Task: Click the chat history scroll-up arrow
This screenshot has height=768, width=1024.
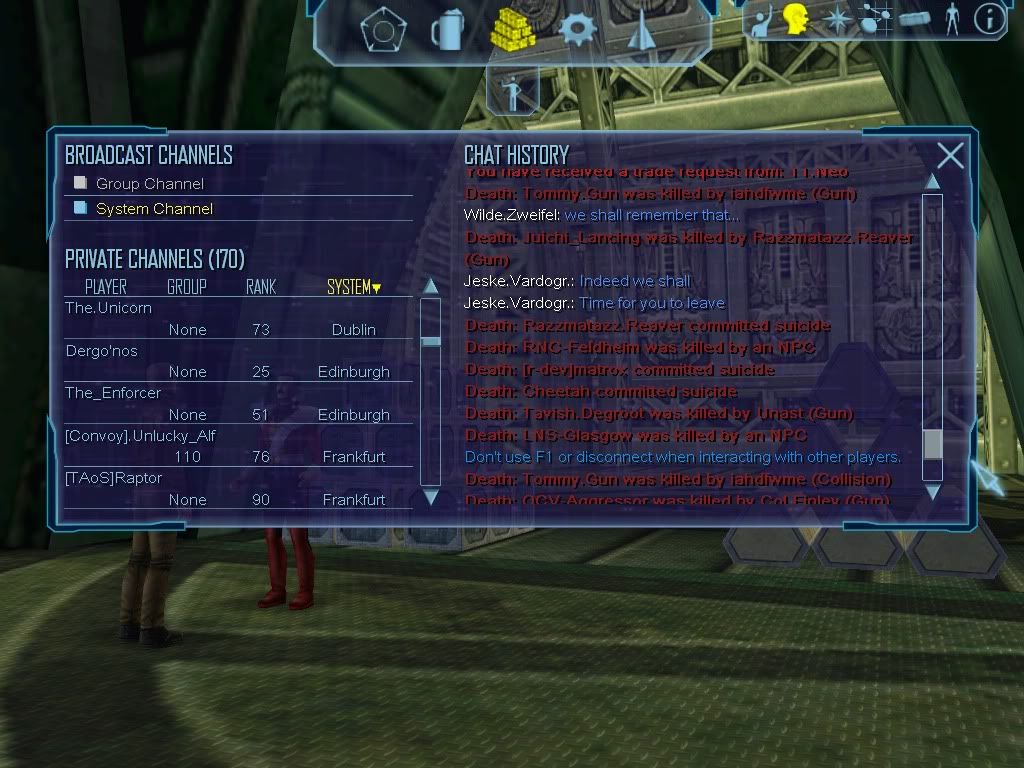Action: [932, 181]
